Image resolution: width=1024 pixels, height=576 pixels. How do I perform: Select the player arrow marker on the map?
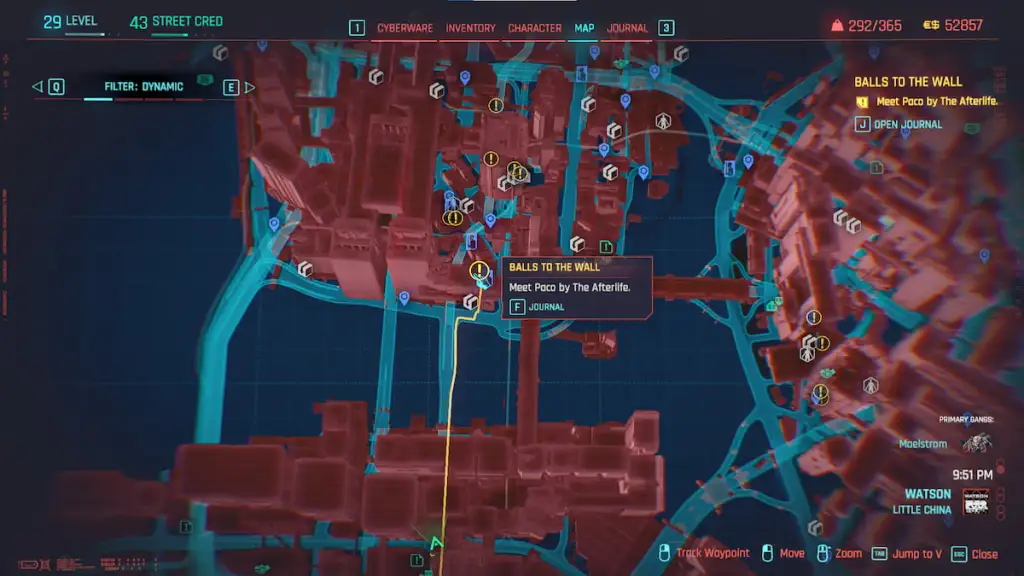(x=435, y=545)
